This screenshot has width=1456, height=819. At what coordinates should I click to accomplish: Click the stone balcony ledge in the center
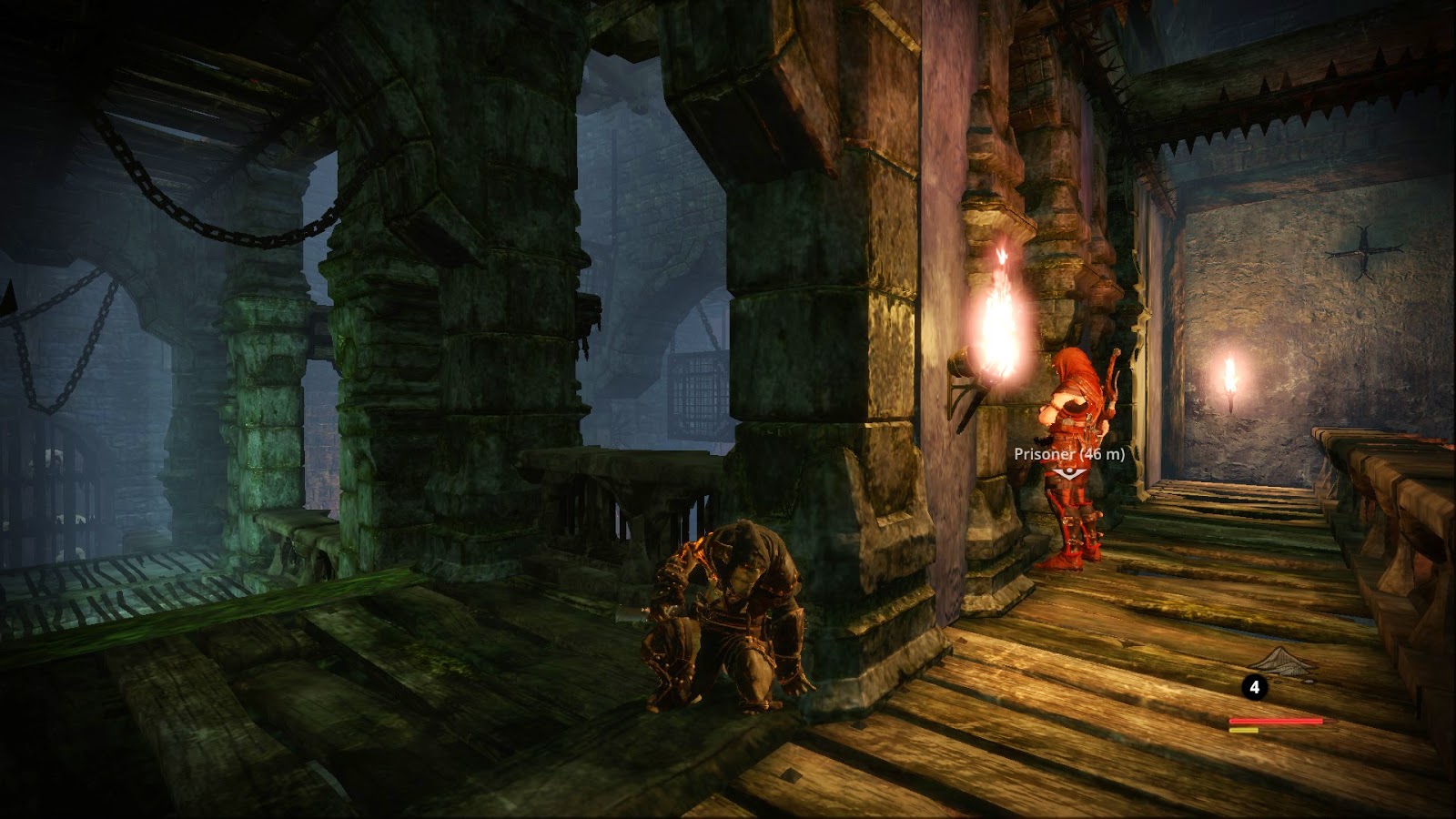coord(619,464)
